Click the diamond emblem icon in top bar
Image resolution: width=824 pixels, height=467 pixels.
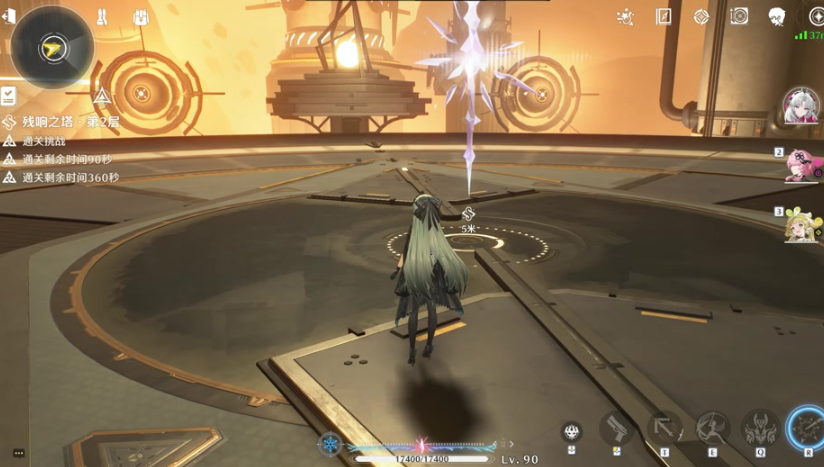point(701,17)
